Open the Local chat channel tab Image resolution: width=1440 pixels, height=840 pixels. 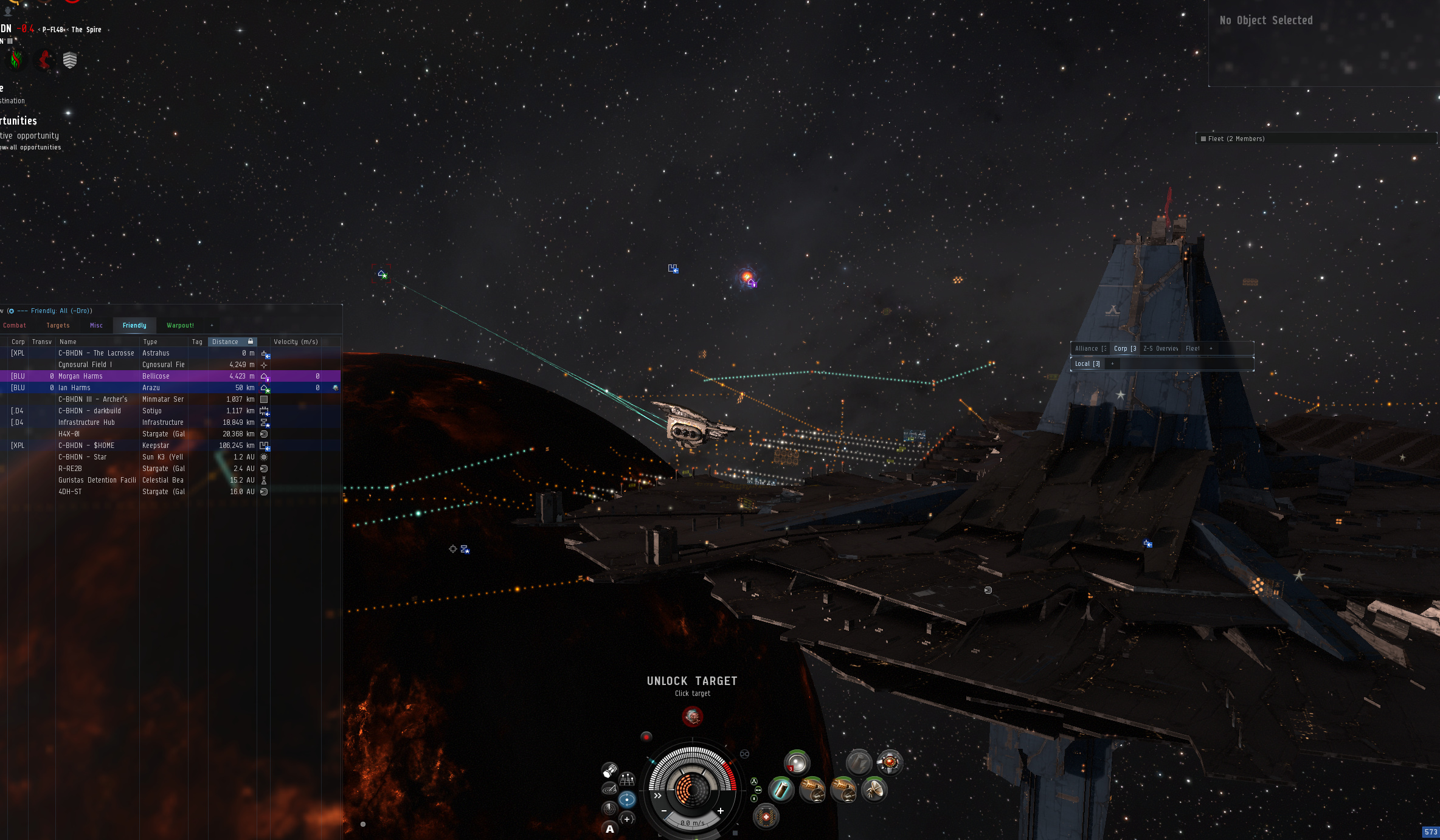point(1087,364)
